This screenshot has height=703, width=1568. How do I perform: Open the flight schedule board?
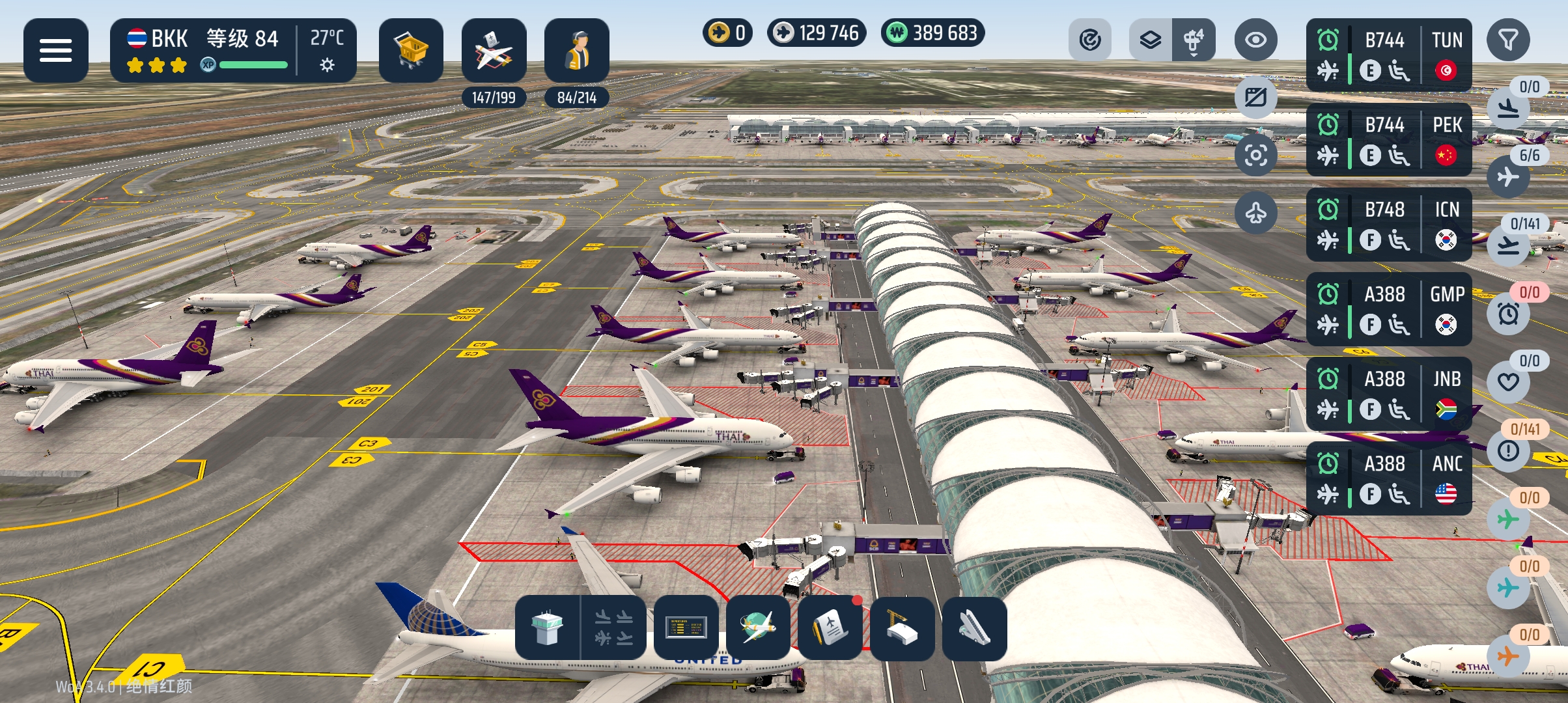[686, 627]
